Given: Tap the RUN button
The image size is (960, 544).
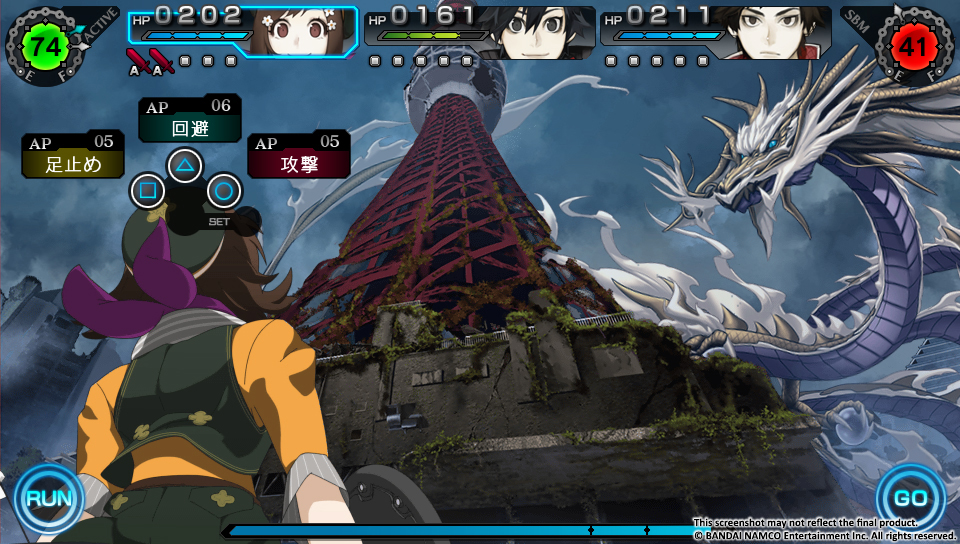Looking at the screenshot, I should coord(48,497).
